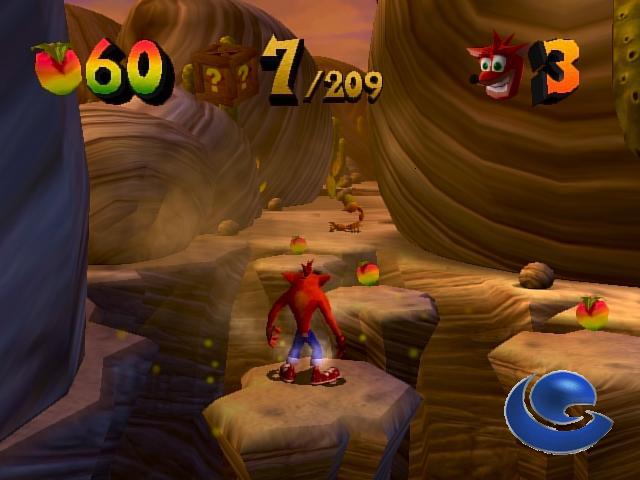Select the question mark crate counter icon
Image resolution: width=640 pixels, height=480 pixels.
(x=225, y=74)
